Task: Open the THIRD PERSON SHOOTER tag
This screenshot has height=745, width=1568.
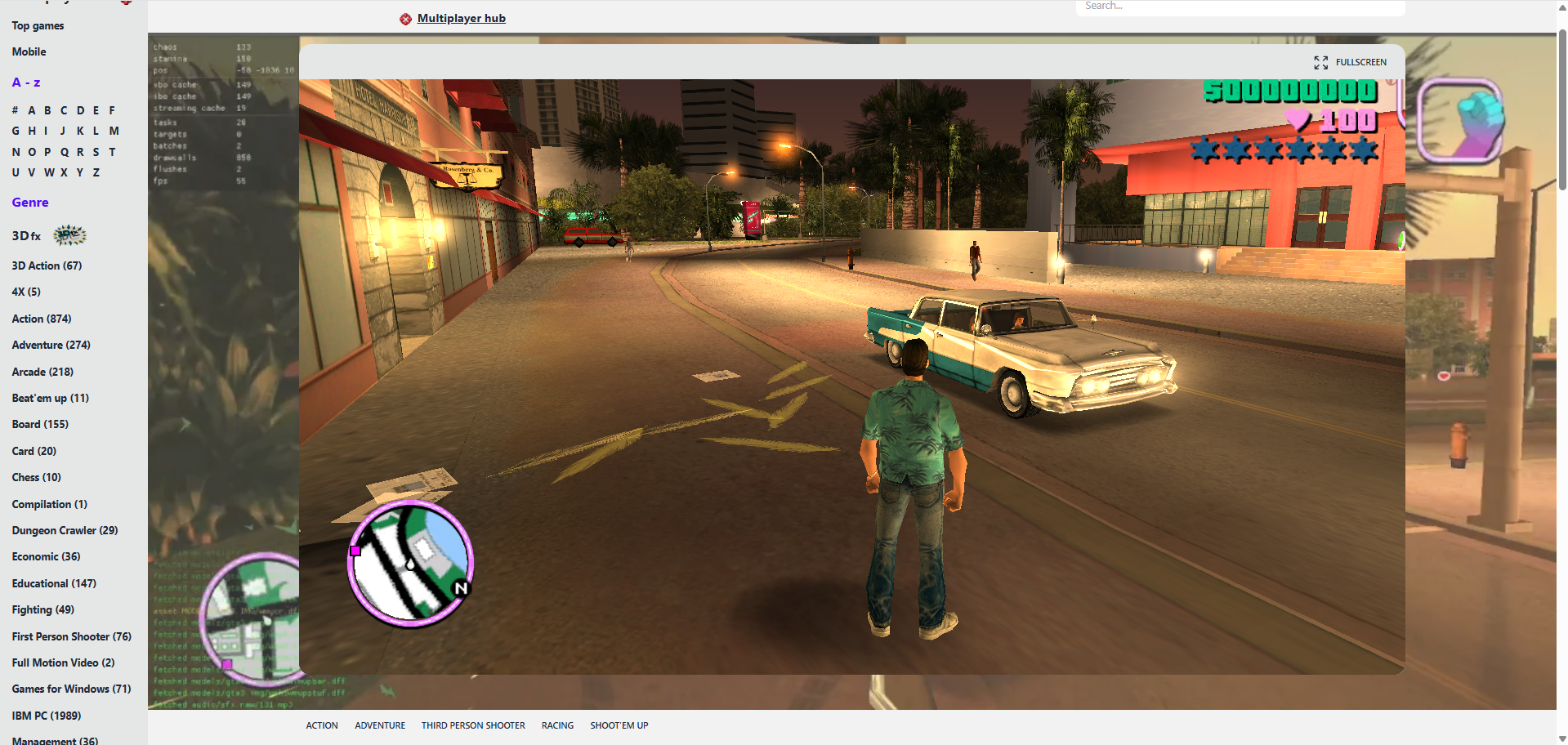Action: pos(473,725)
